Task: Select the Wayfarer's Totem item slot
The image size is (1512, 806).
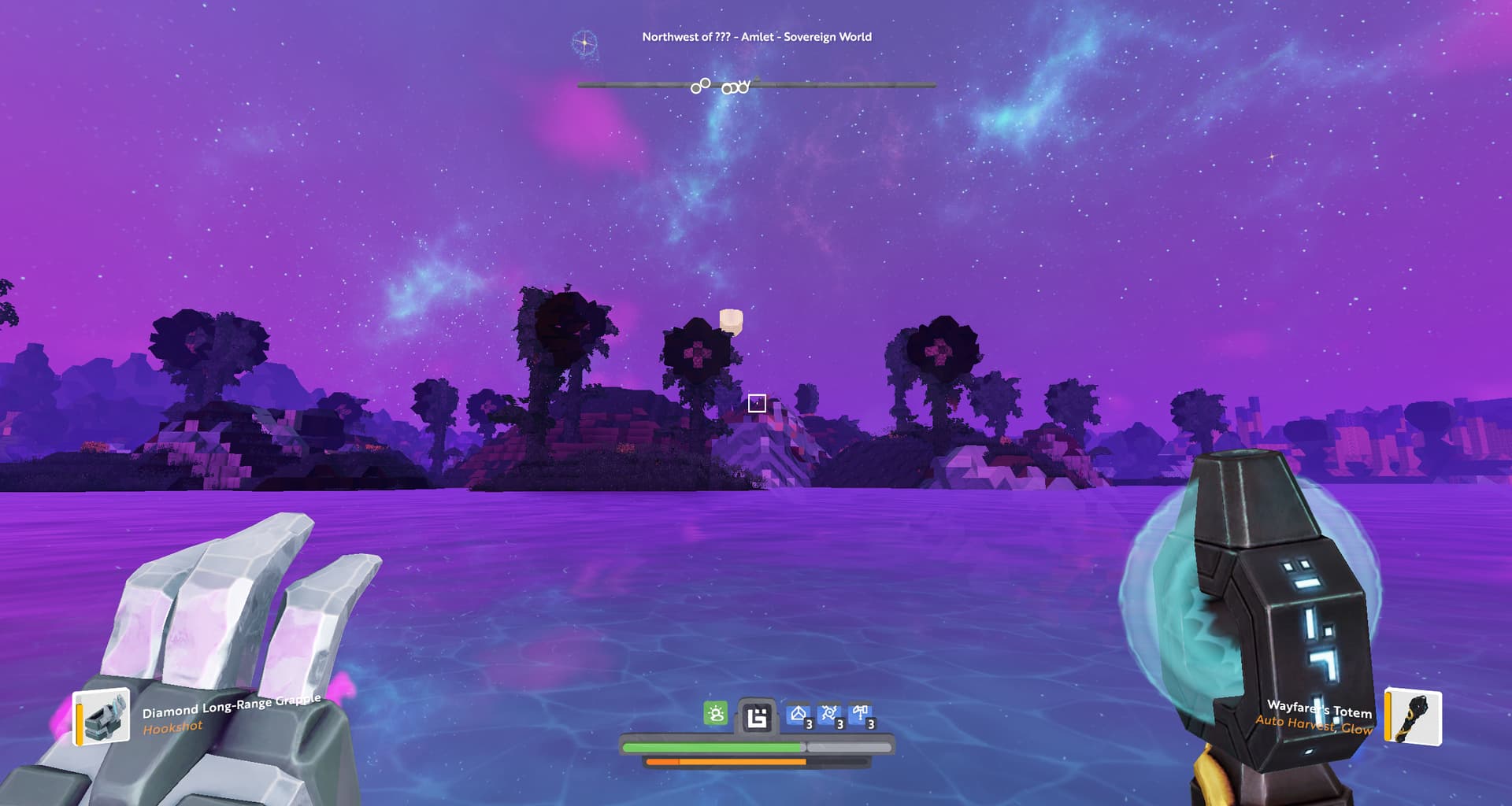Action: [x=1414, y=717]
